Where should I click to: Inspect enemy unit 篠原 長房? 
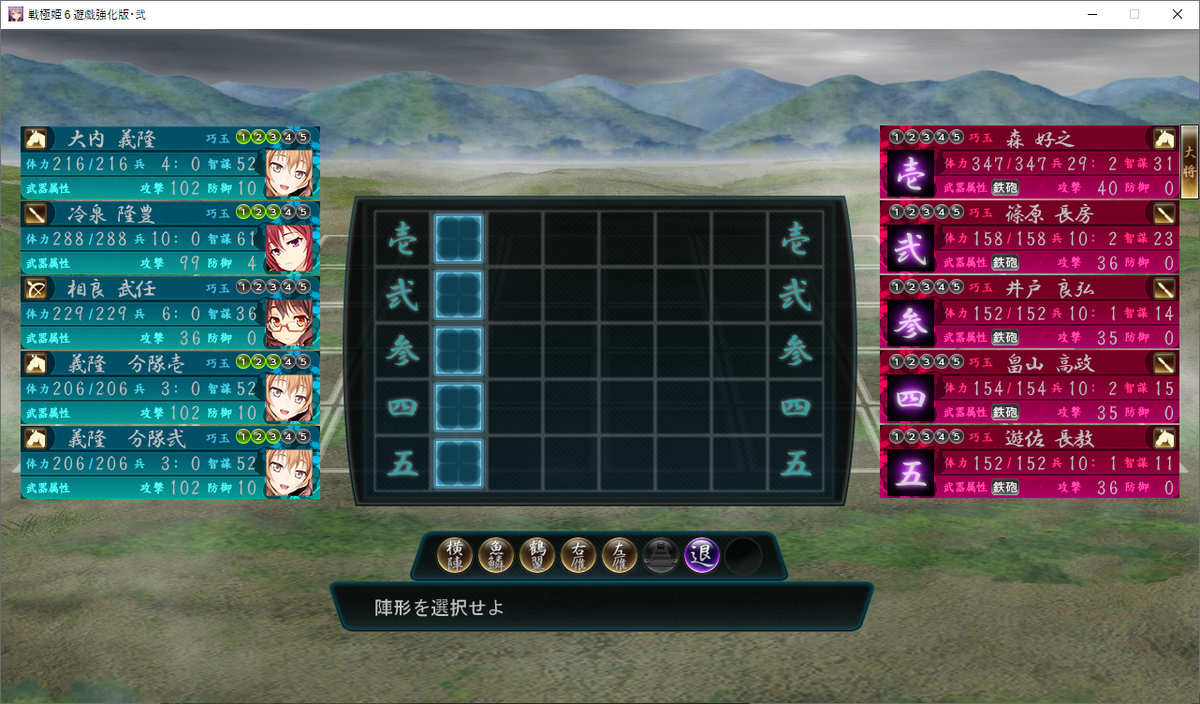point(1030,237)
